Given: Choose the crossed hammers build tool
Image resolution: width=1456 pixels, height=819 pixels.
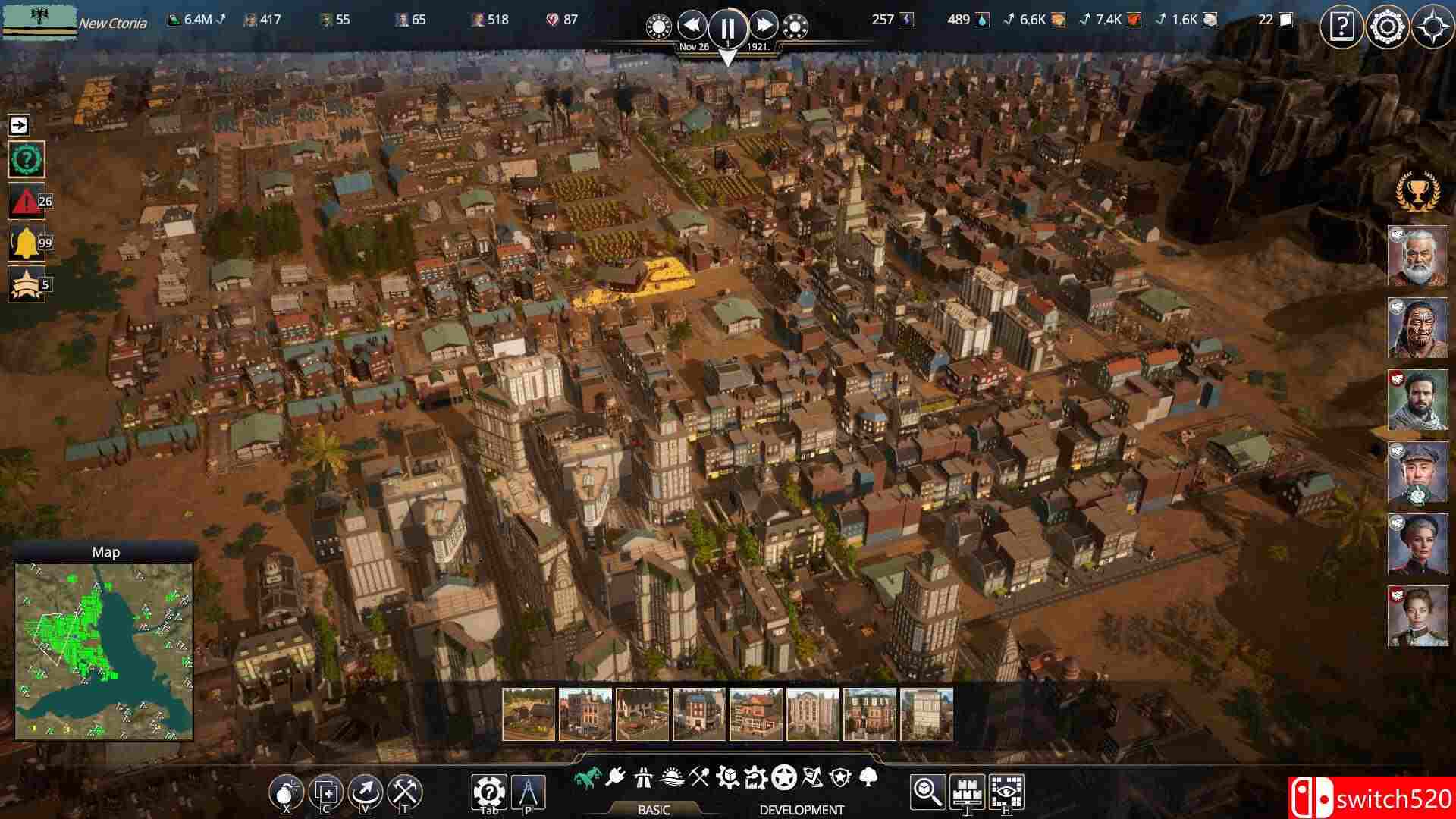Looking at the screenshot, I should [x=405, y=792].
